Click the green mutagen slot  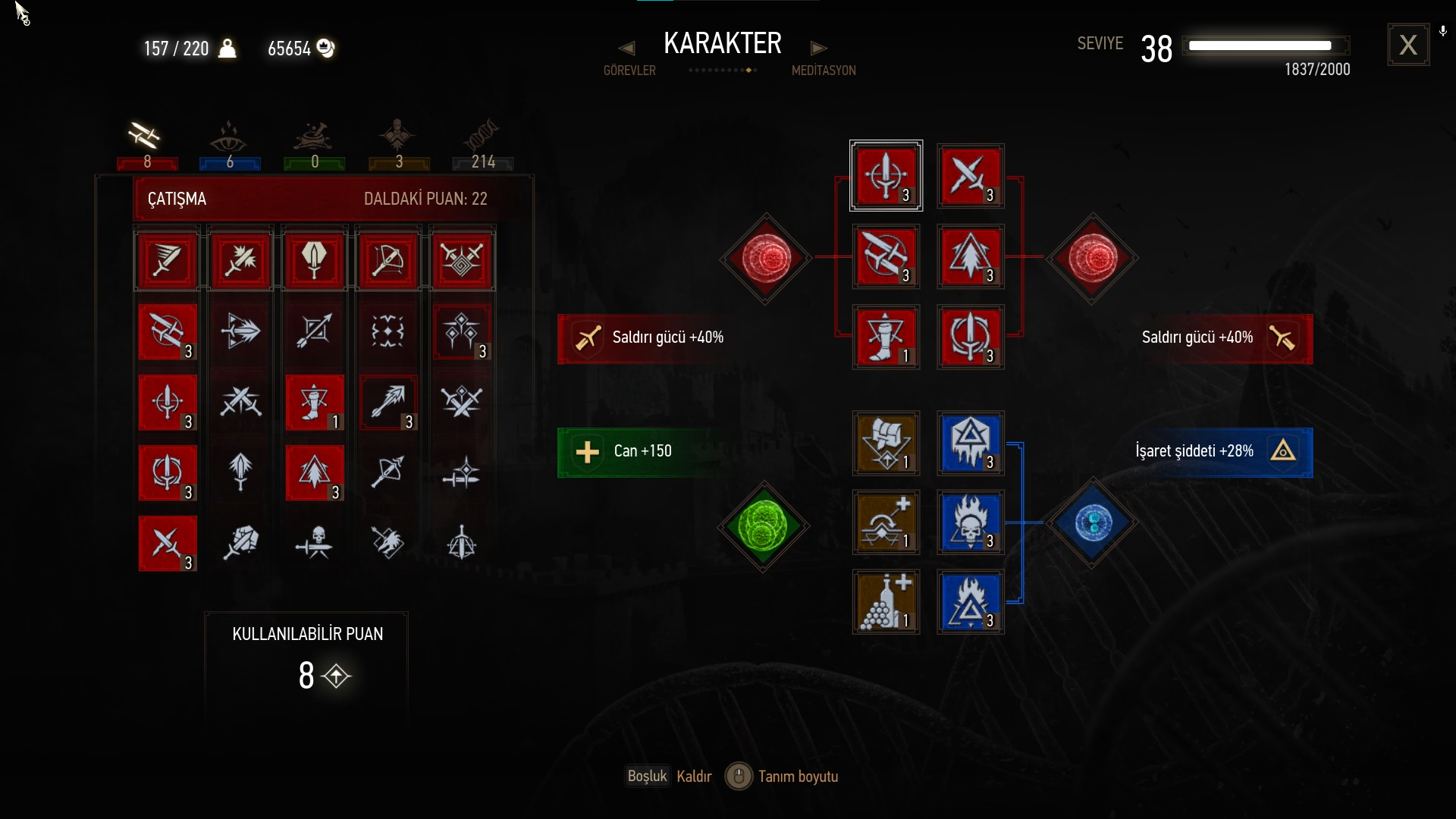click(764, 526)
